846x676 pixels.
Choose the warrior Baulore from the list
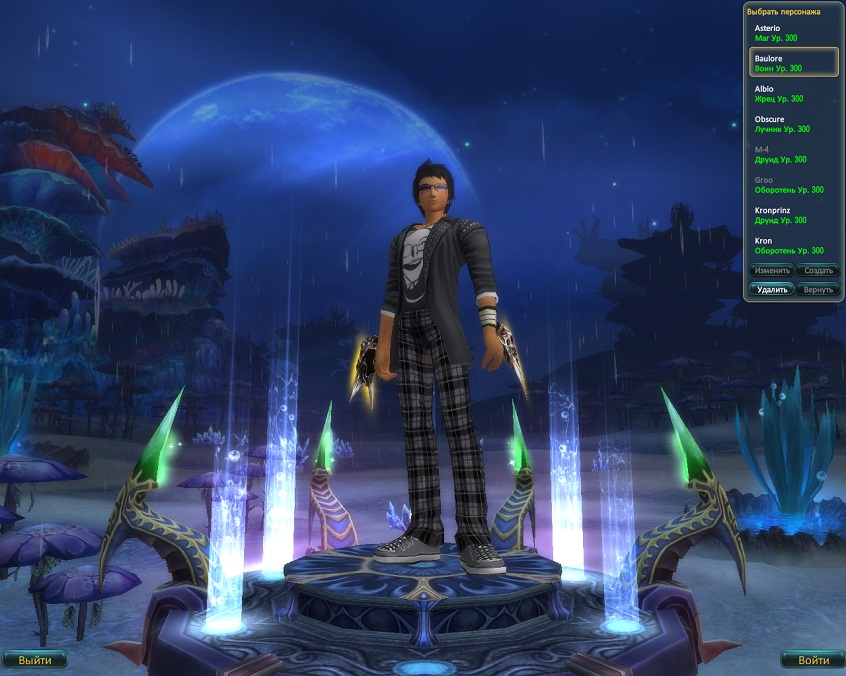pos(793,63)
